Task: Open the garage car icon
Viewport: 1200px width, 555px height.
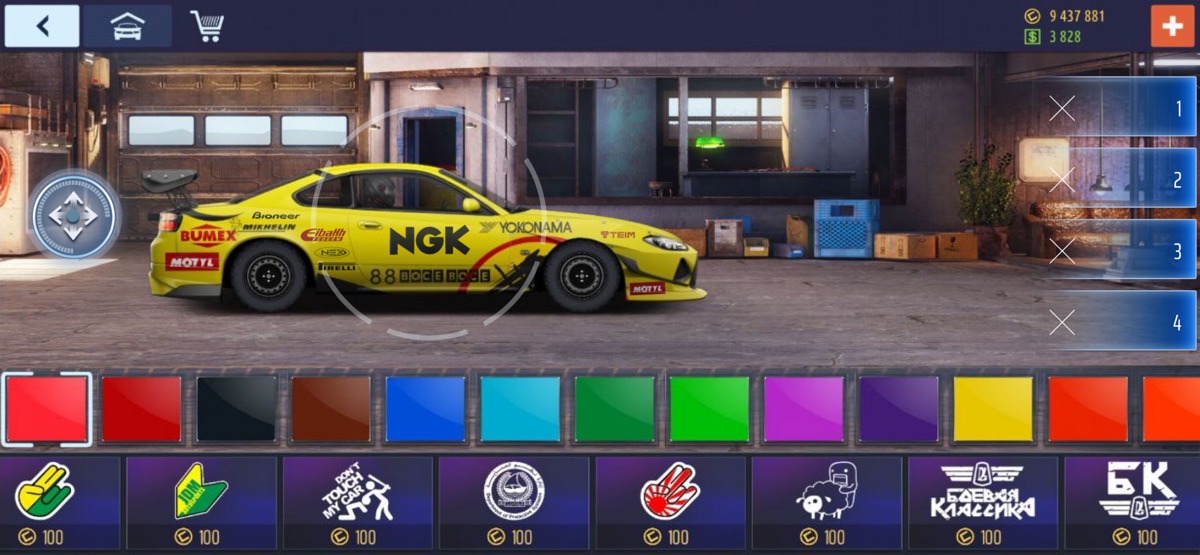Action: coord(127,26)
